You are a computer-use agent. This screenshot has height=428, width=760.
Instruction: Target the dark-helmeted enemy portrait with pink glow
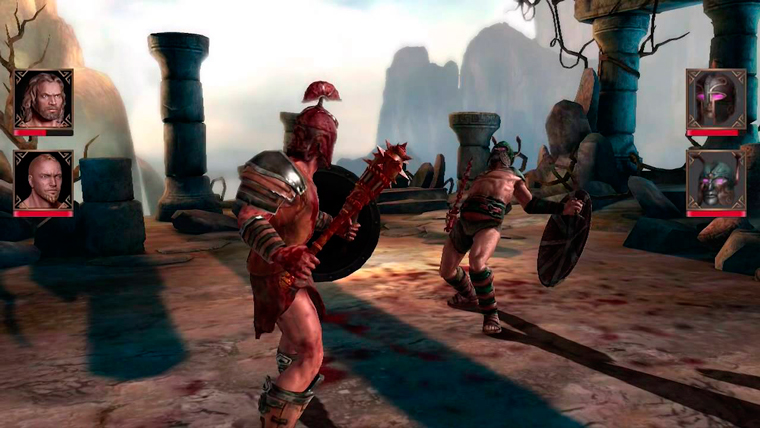point(715,98)
